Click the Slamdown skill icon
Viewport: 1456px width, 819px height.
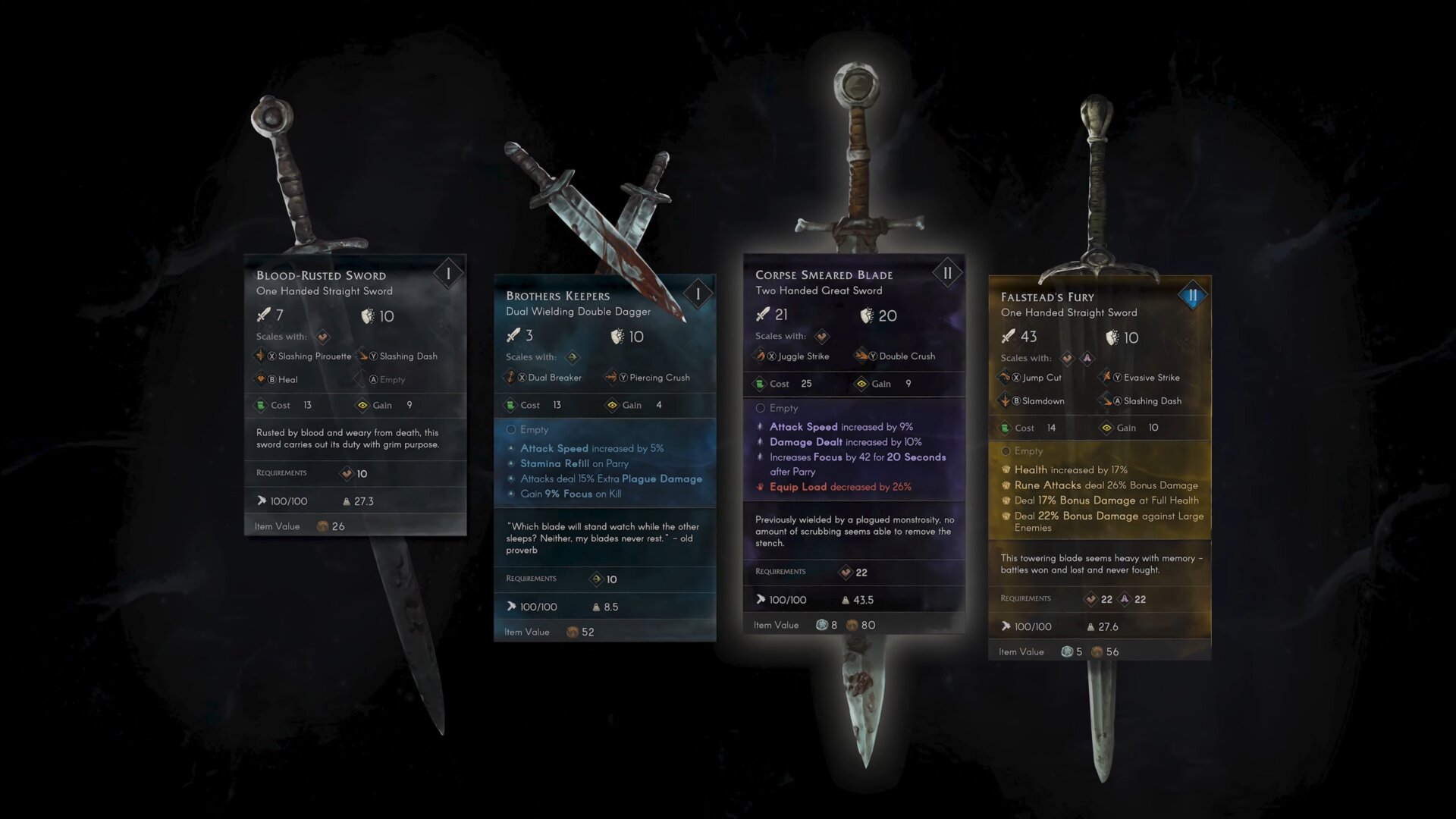click(x=1005, y=400)
